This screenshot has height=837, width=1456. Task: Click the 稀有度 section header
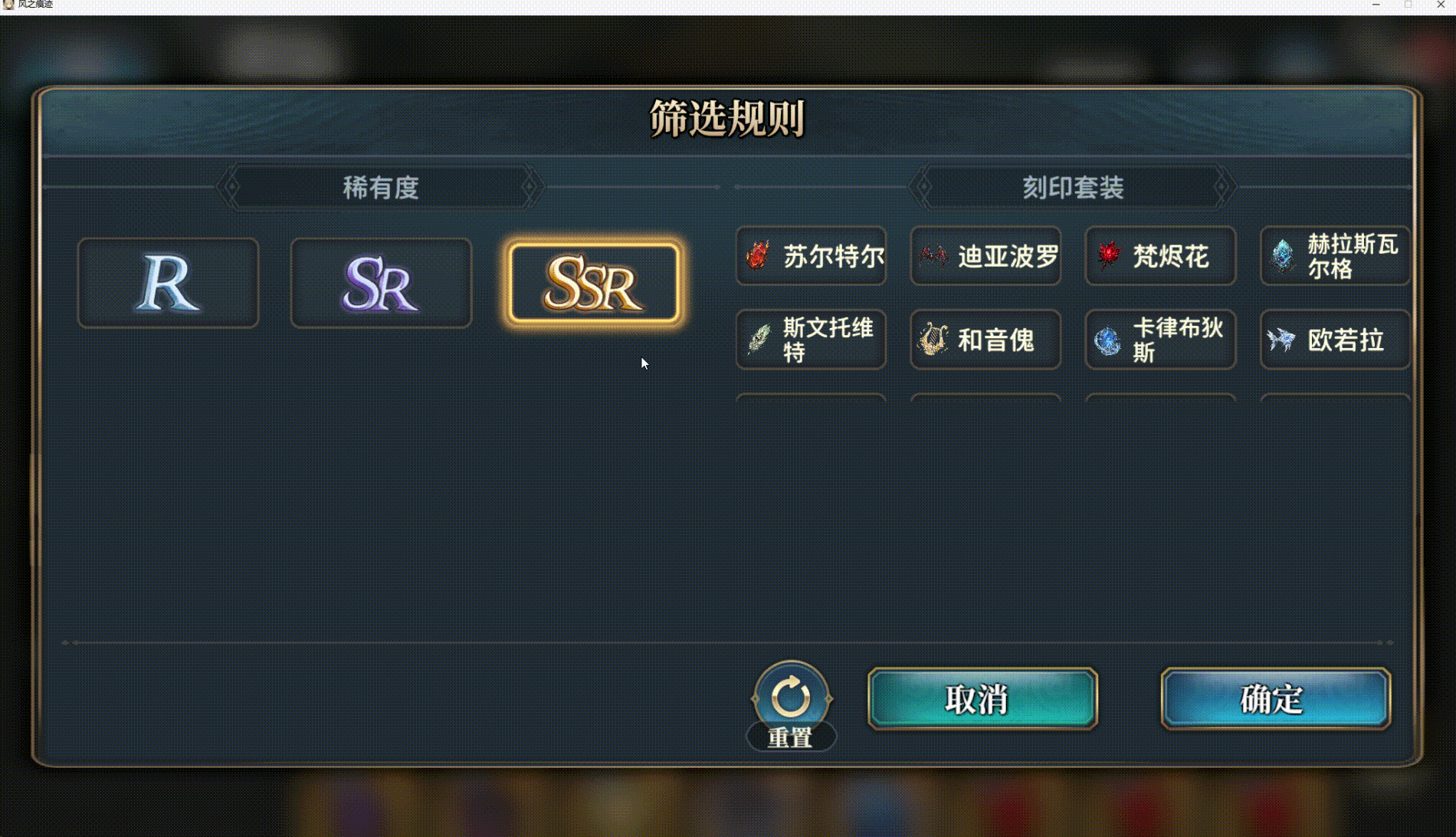[x=381, y=186]
